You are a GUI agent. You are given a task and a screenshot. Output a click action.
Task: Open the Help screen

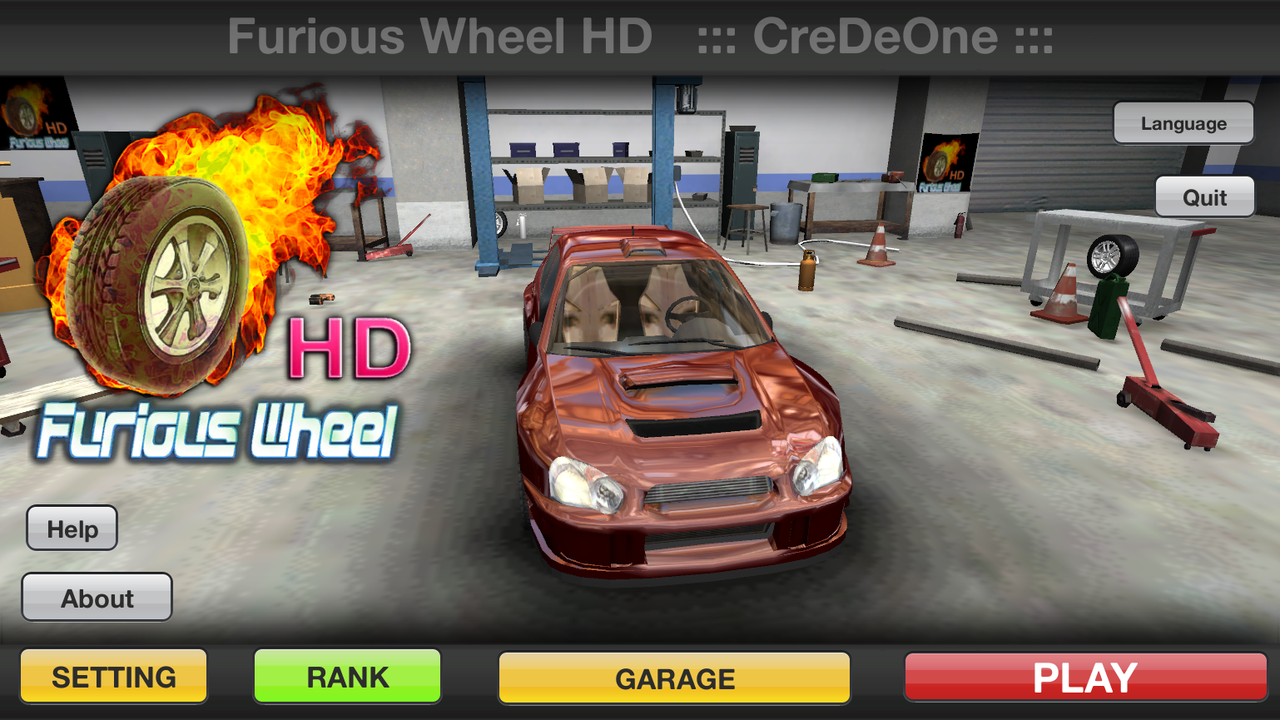(x=71, y=527)
